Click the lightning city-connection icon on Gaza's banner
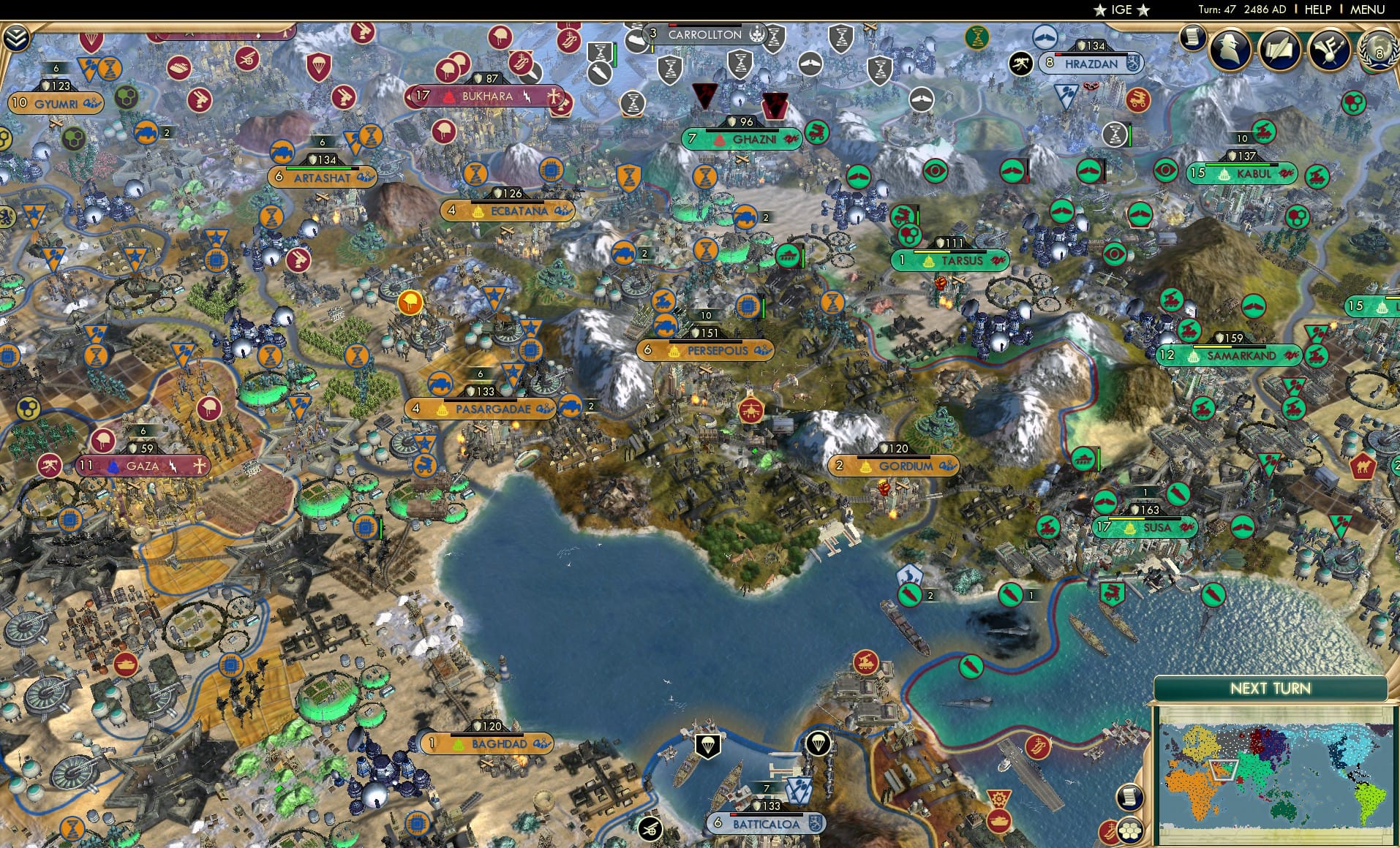The height and width of the screenshot is (848, 1400). click(x=173, y=467)
